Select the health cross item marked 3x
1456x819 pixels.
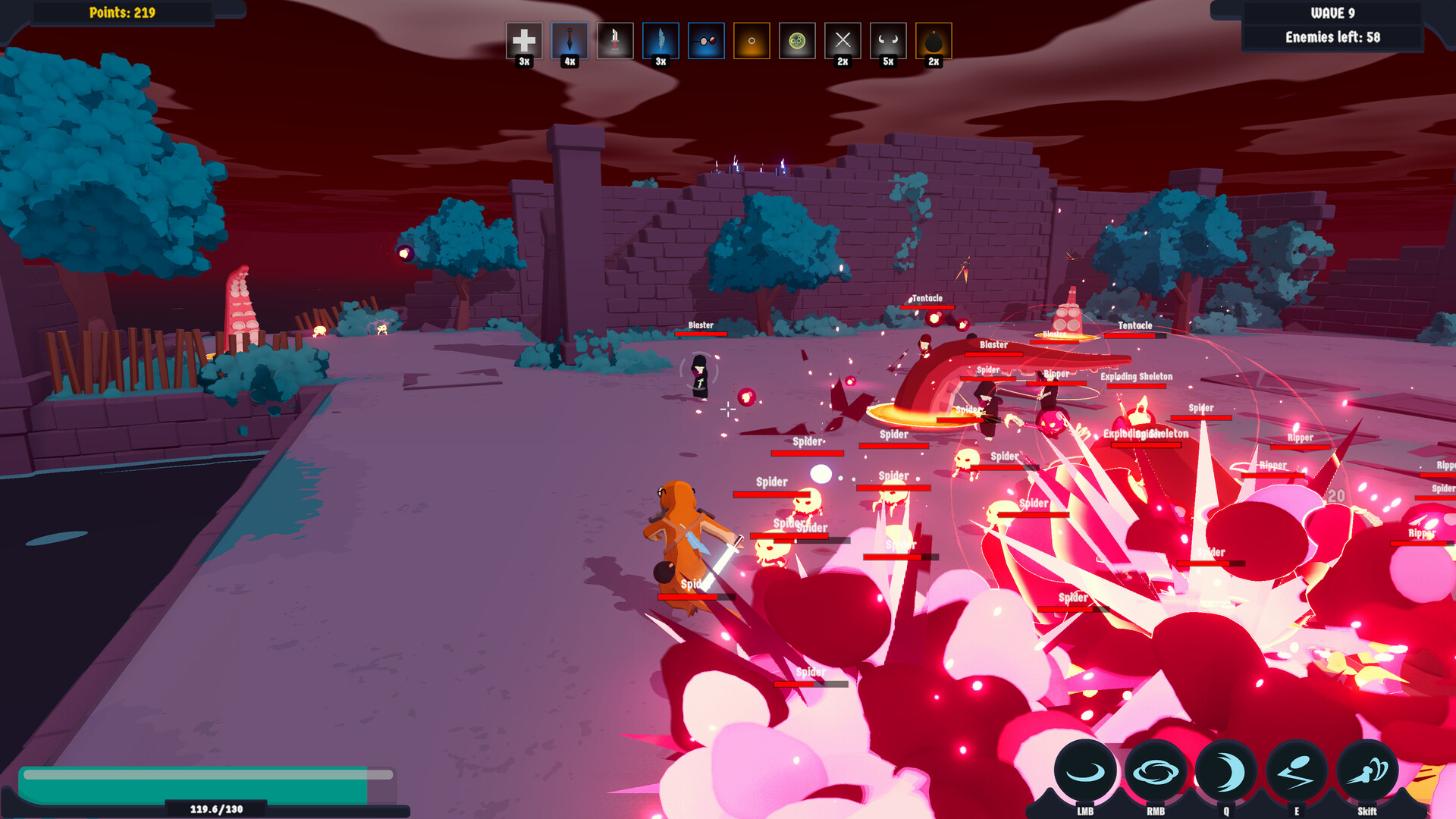[523, 42]
